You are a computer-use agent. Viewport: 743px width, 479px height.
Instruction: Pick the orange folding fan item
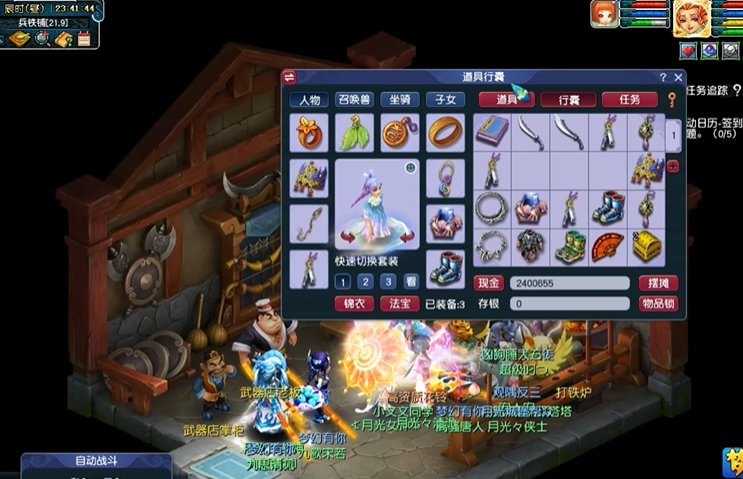point(608,245)
